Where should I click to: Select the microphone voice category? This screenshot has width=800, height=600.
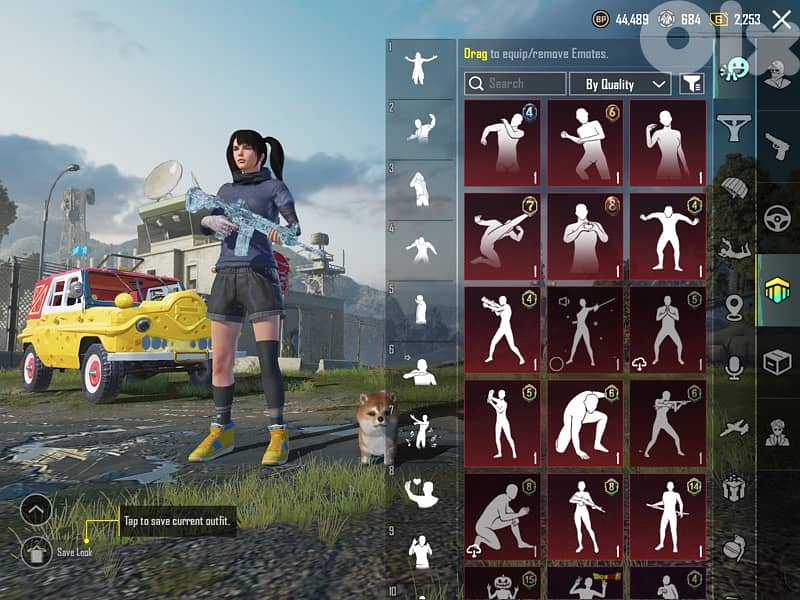point(735,368)
